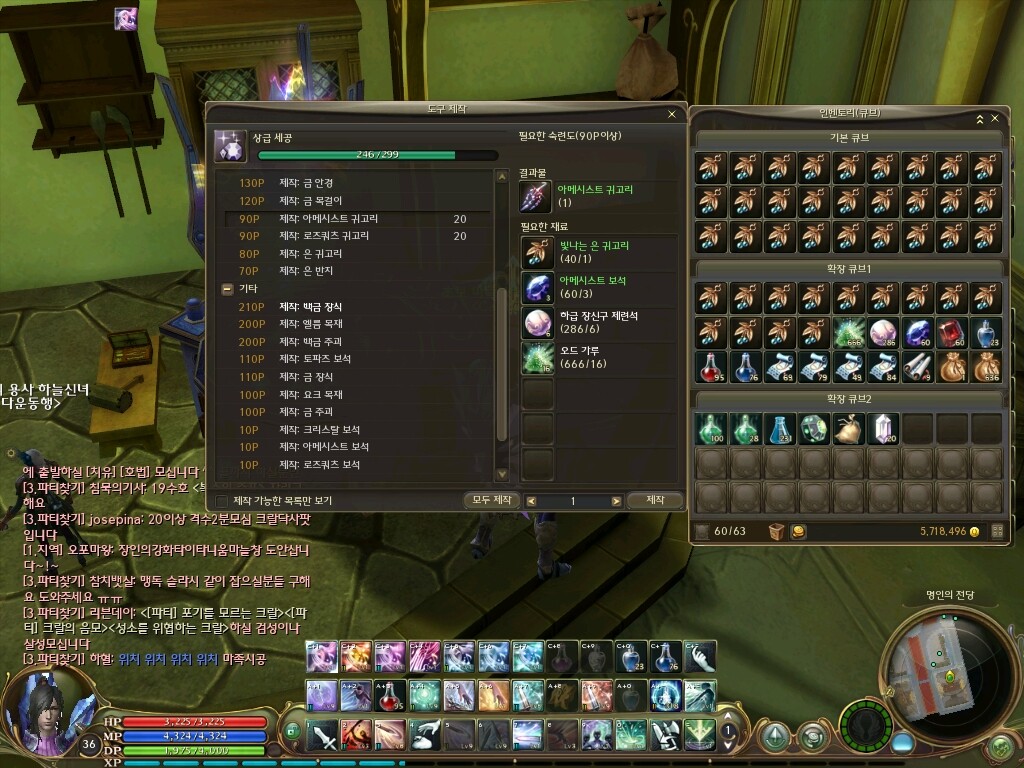
Task: Collapse the inventory with double-arrow button
Action: 978,118
